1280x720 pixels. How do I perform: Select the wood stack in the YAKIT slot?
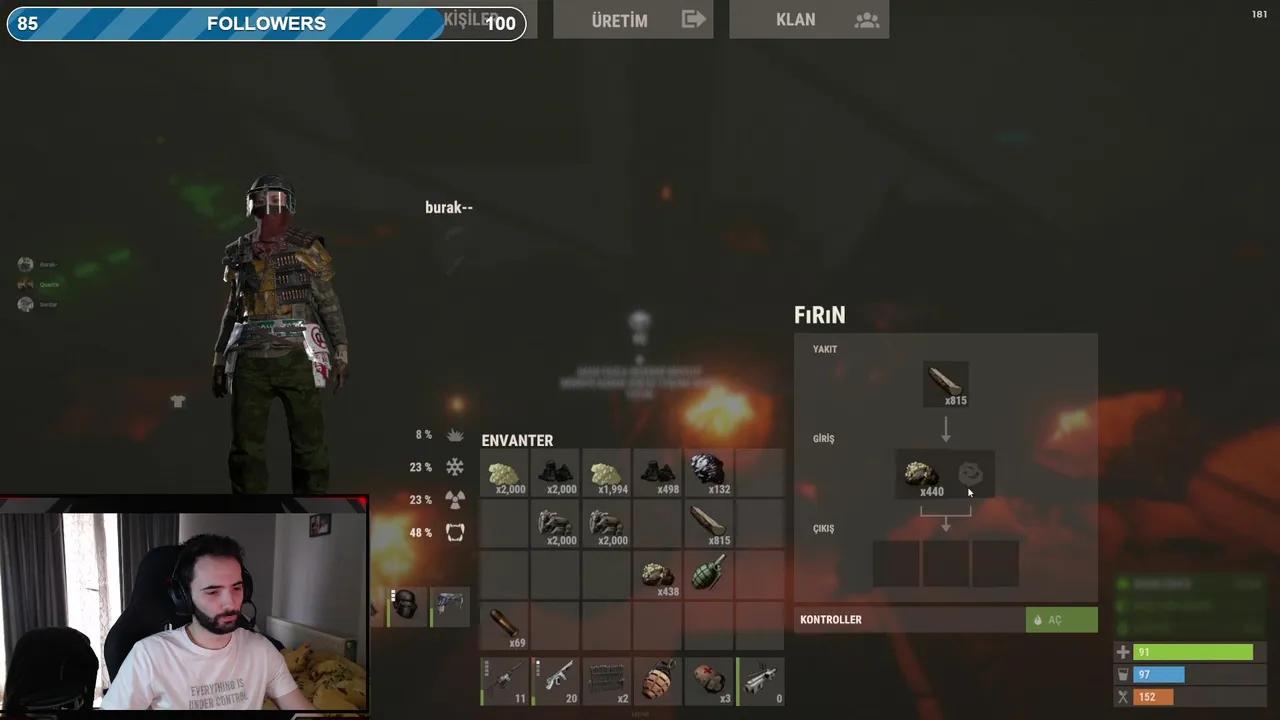944,383
